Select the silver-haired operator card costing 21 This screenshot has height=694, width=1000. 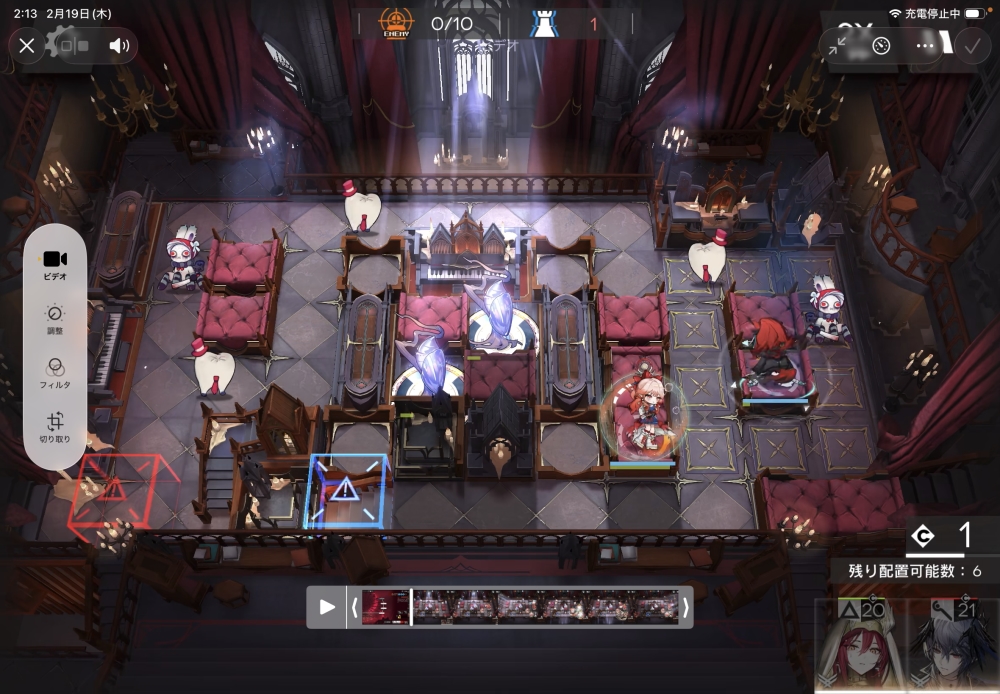coord(952,645)
